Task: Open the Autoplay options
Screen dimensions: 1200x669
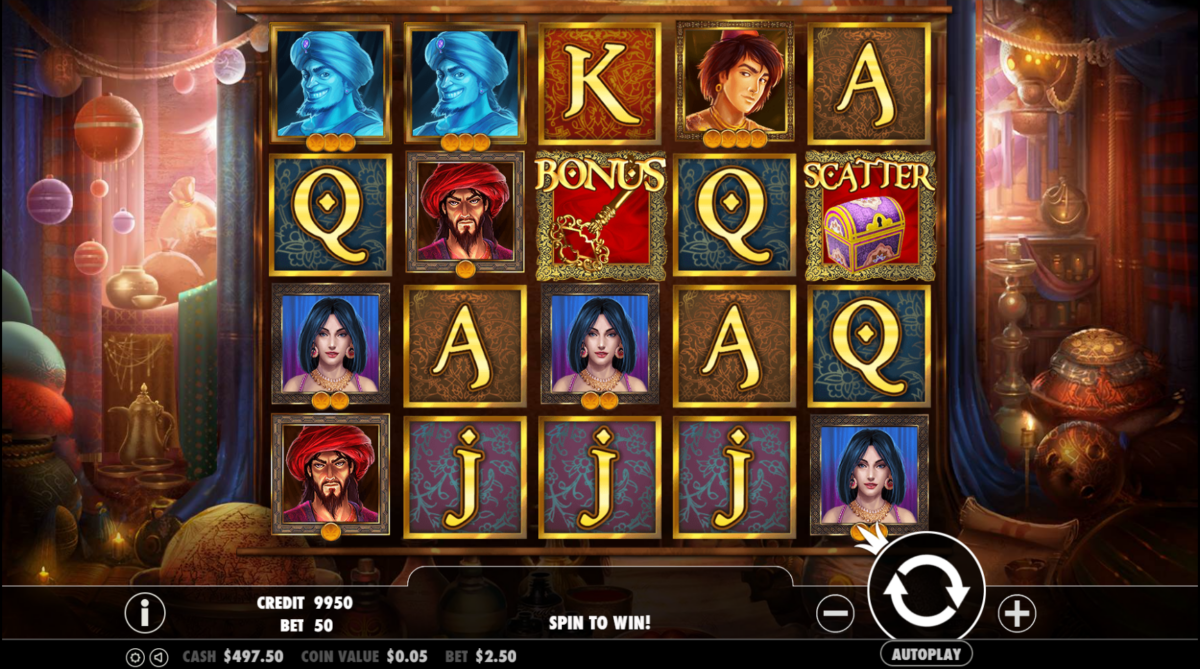Action: click(x=926, y=654)
